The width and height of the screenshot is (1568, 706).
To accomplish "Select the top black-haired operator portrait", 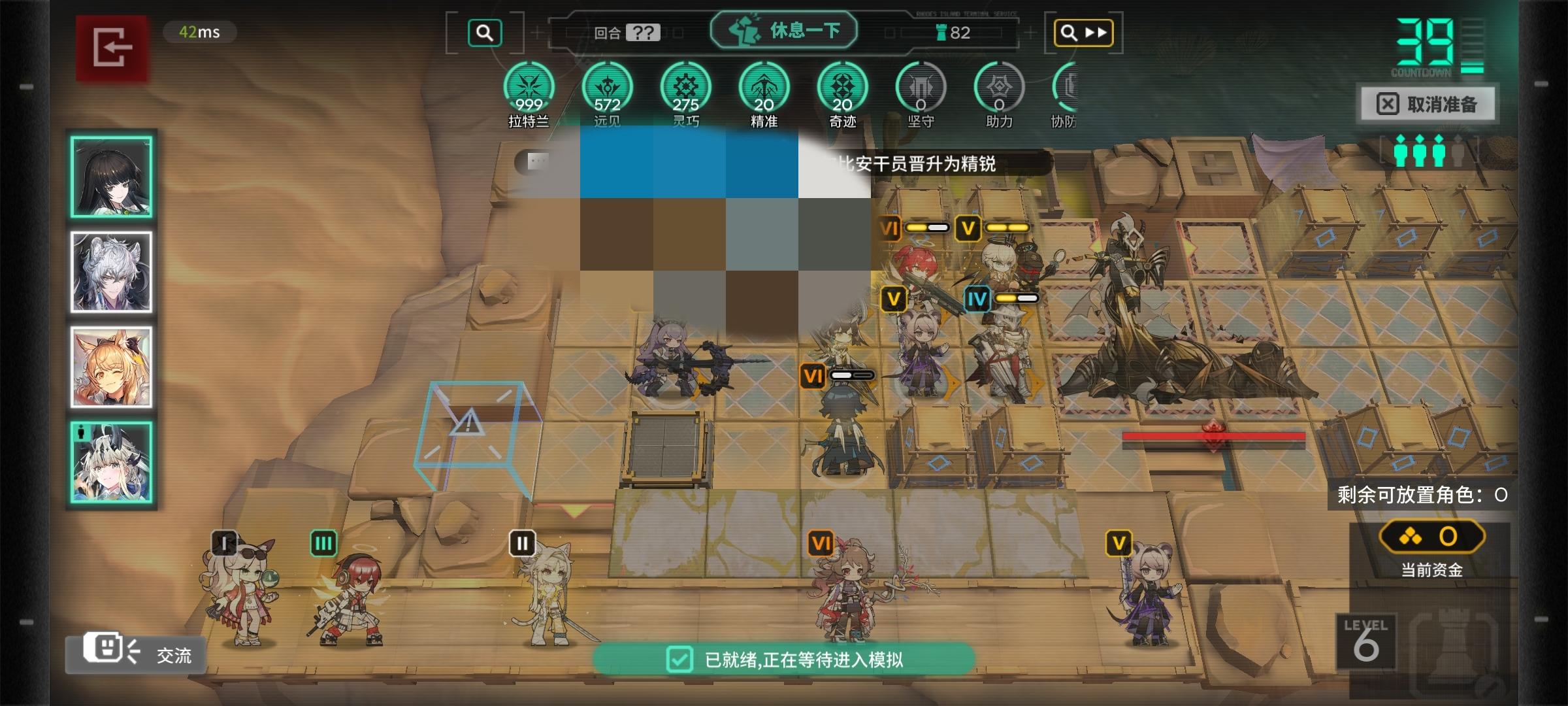I will (x=111, y=178).
